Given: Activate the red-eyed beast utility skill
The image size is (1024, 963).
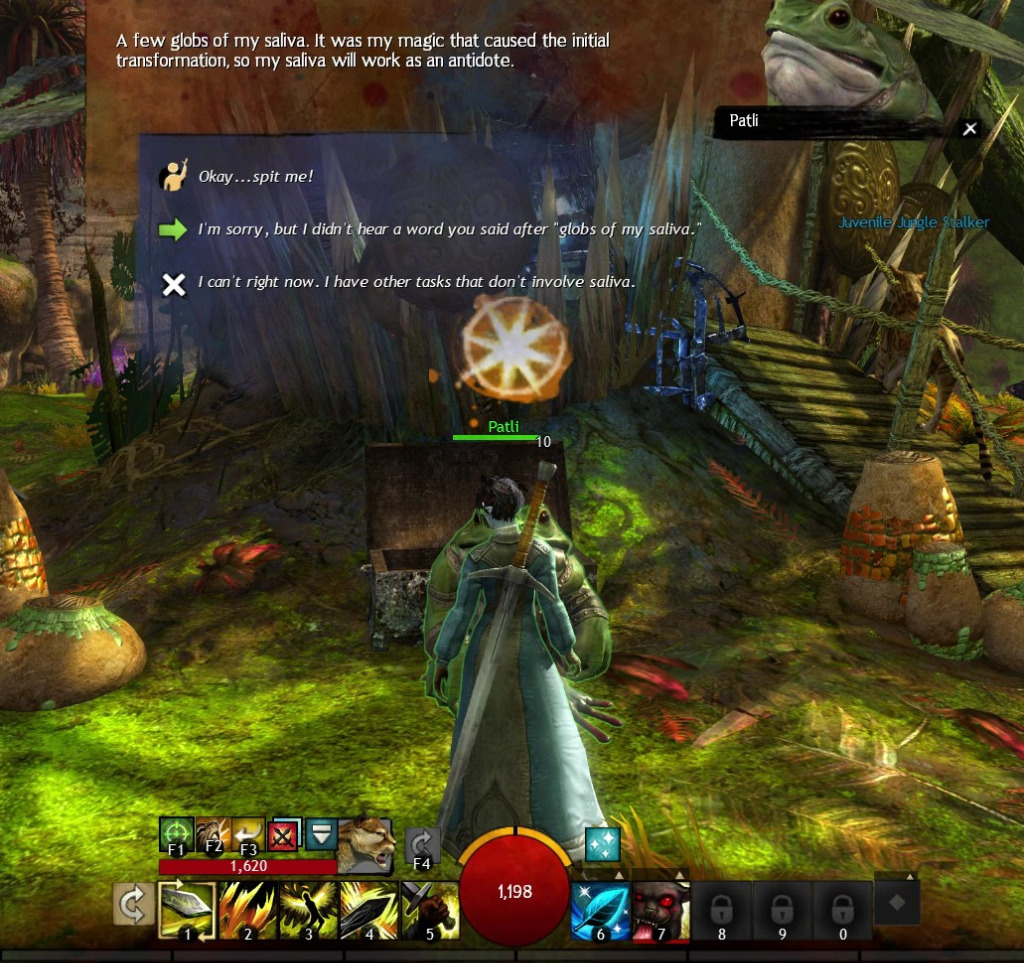Looking at the screenshot, I should click(x=660, y=911).
